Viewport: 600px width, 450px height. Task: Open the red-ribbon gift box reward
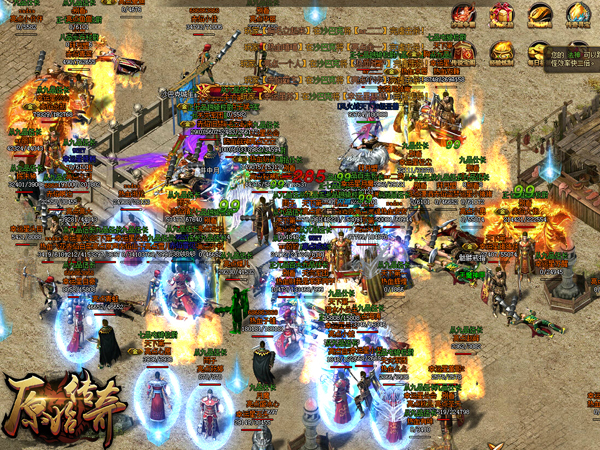[502, 13]
